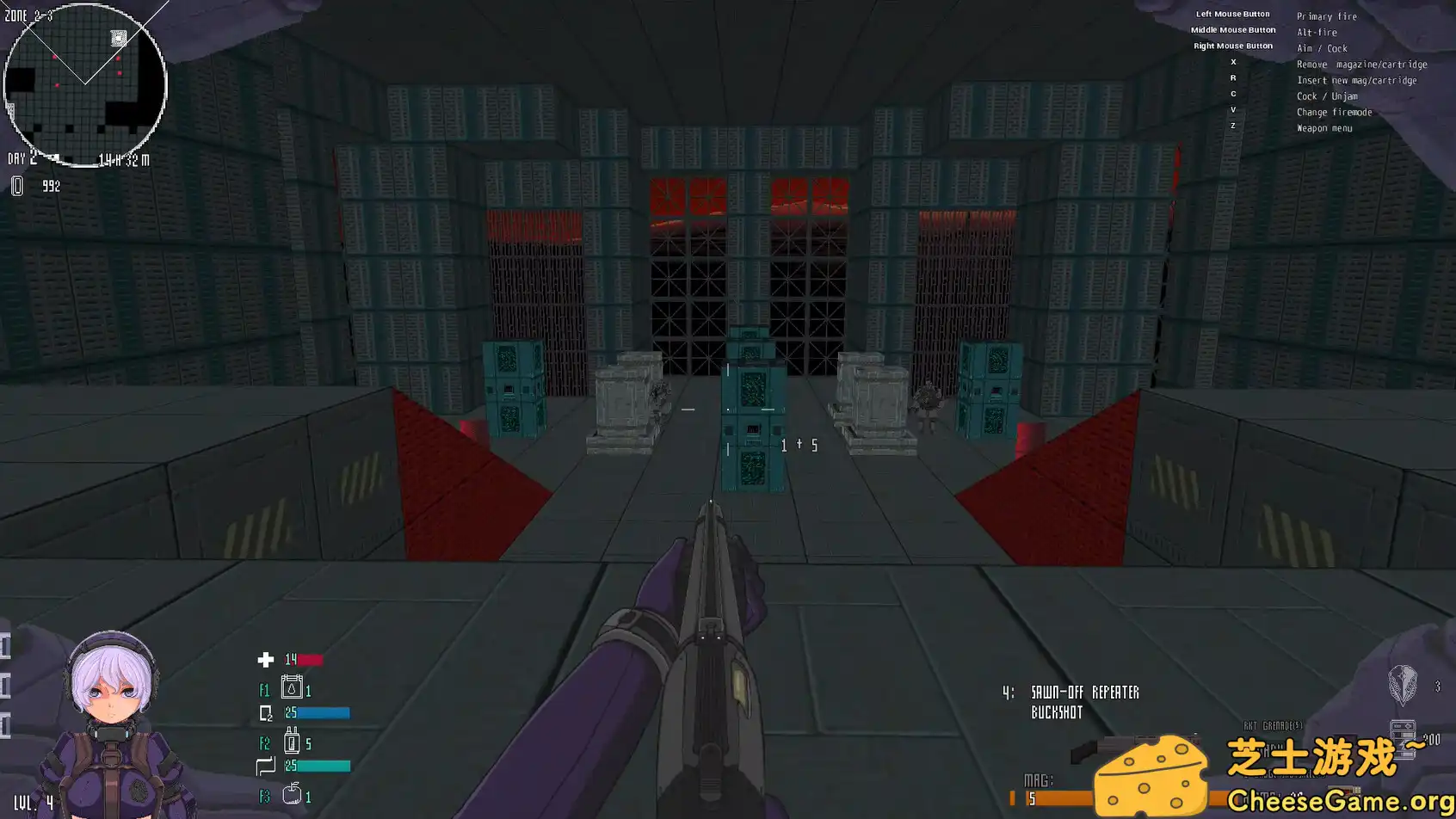Click the stamina arrow icon beside the teal bar
The image size is (1456, 819).
[266, 765]
